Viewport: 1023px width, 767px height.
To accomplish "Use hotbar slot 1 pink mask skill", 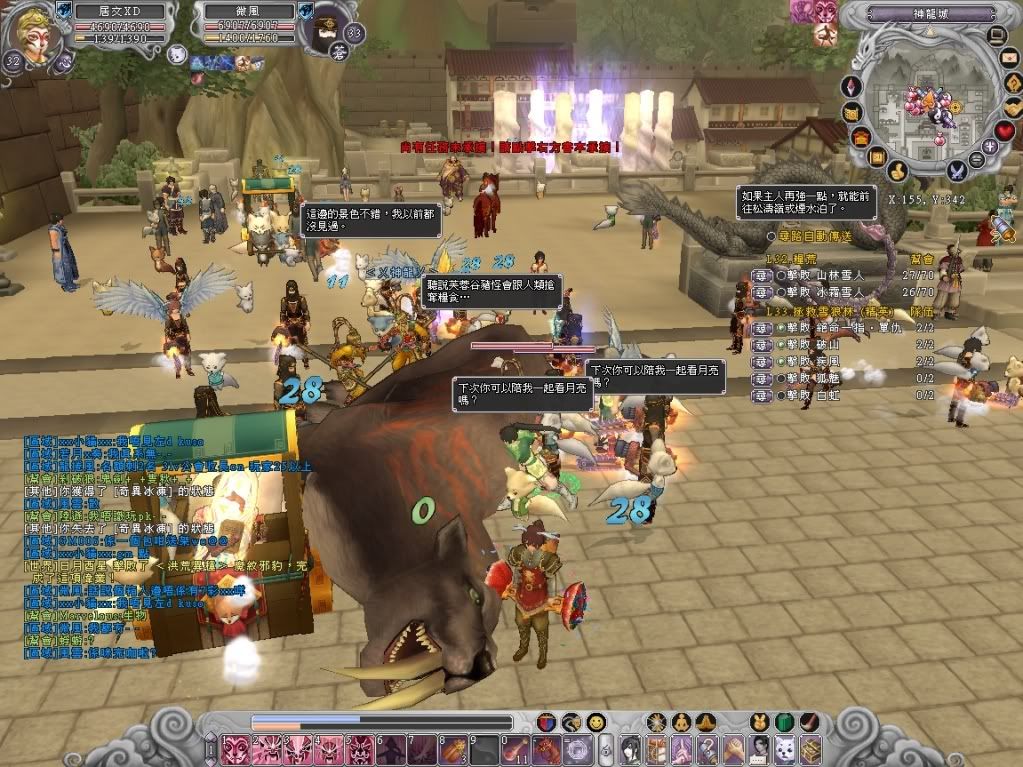I will pos(236,749).
